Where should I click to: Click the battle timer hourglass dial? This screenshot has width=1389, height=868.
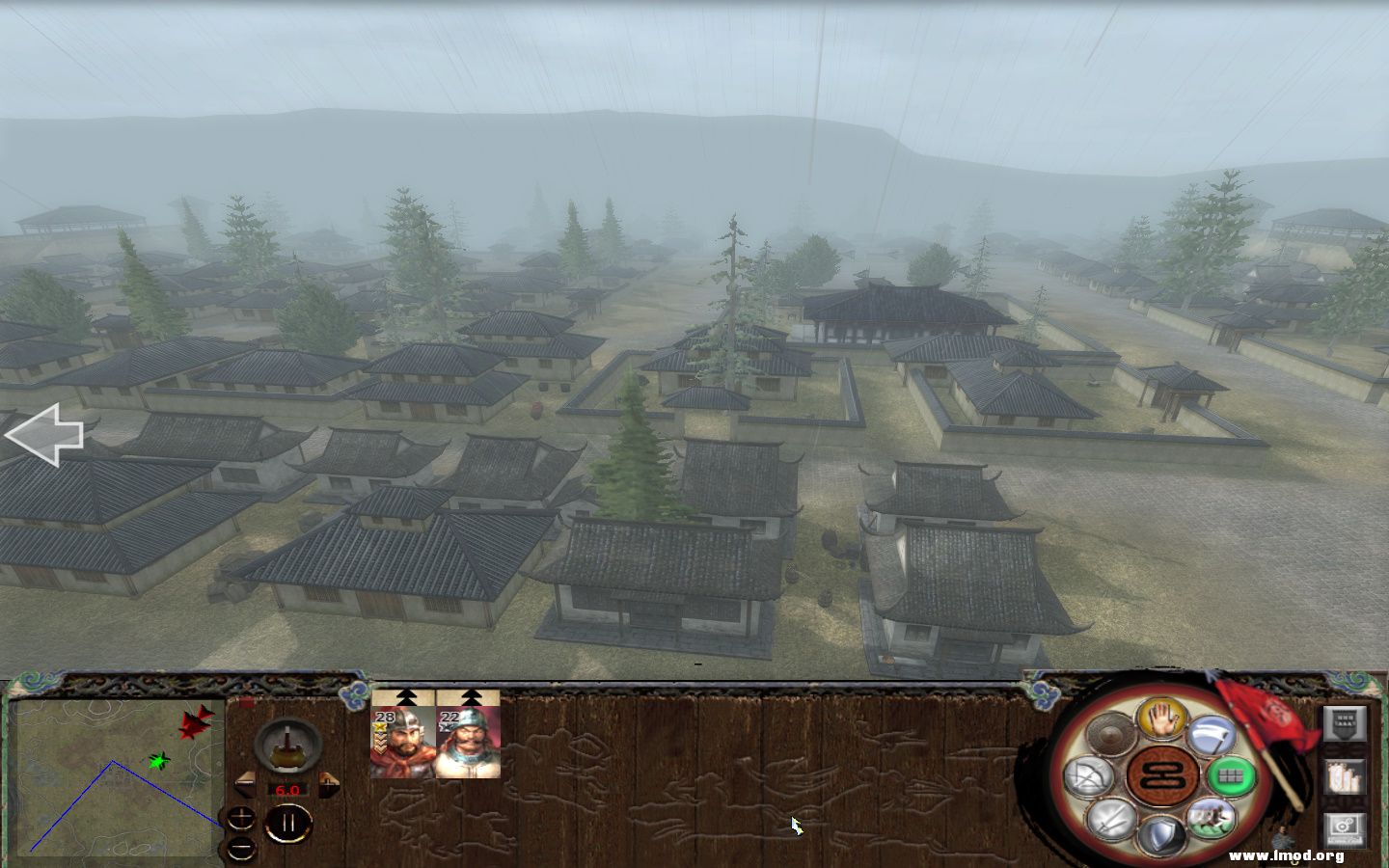click(288, 746)
